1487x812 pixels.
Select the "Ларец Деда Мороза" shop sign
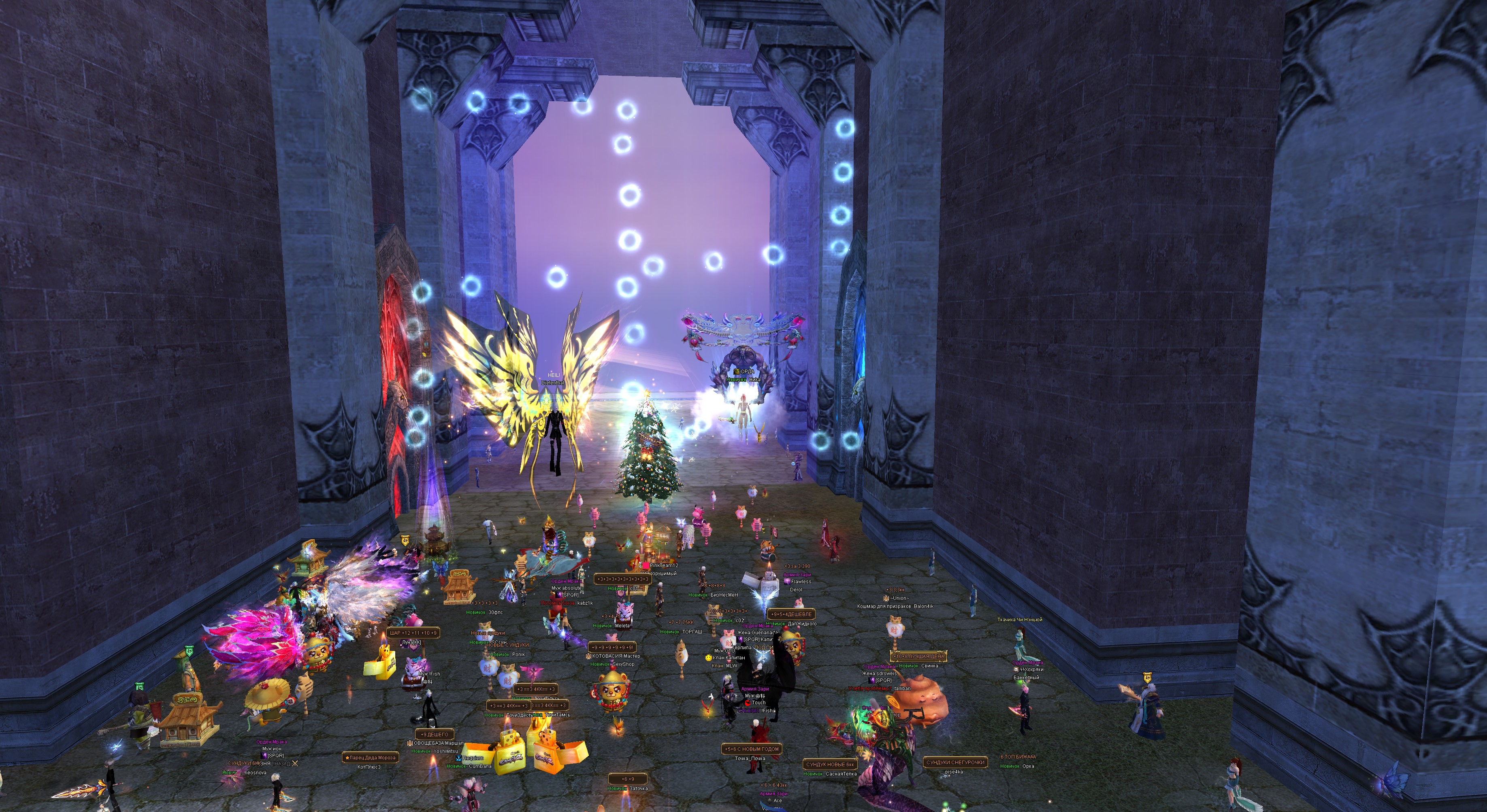[371, 758]
